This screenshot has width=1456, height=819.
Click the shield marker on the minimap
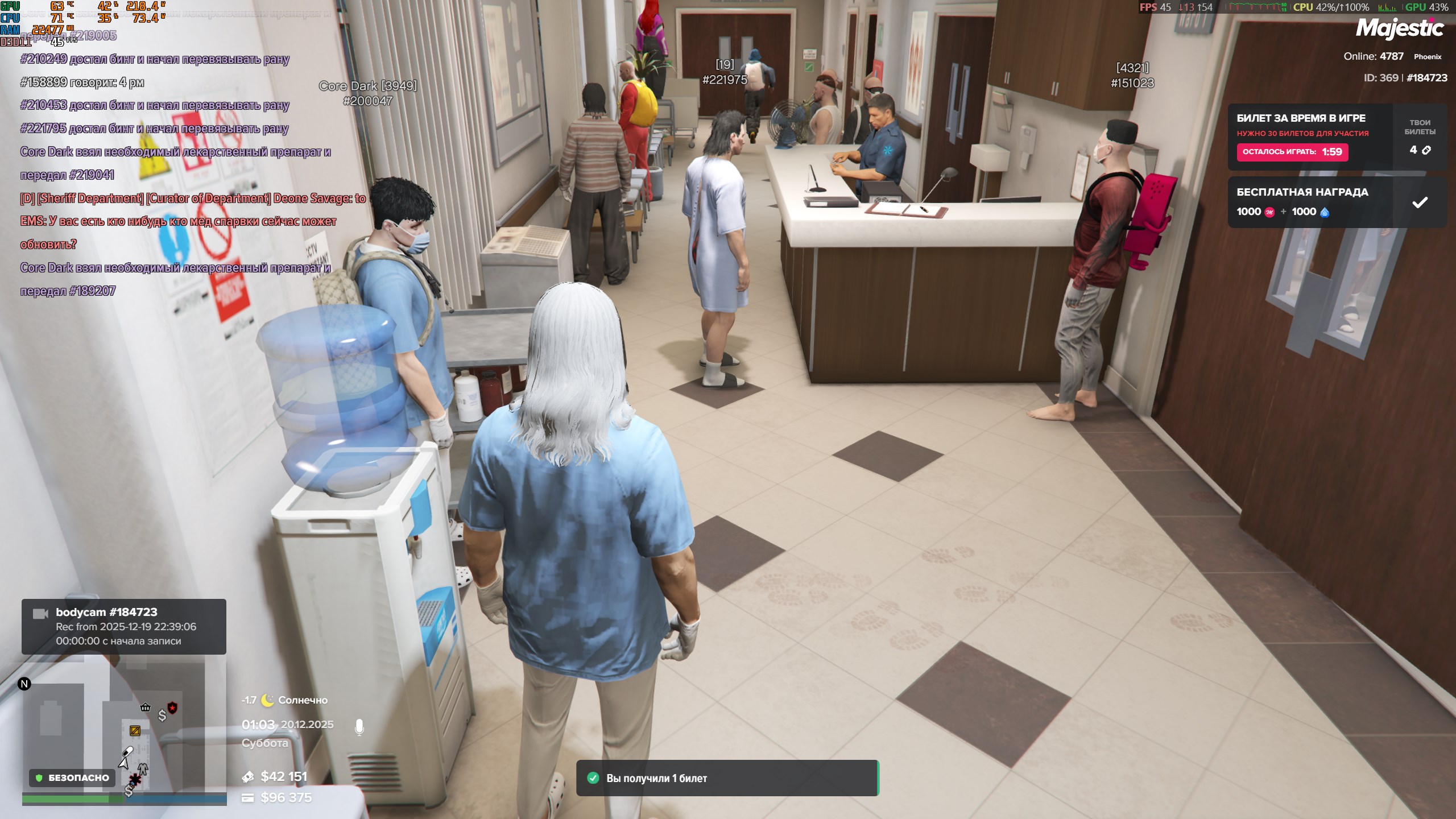(172, 708)
